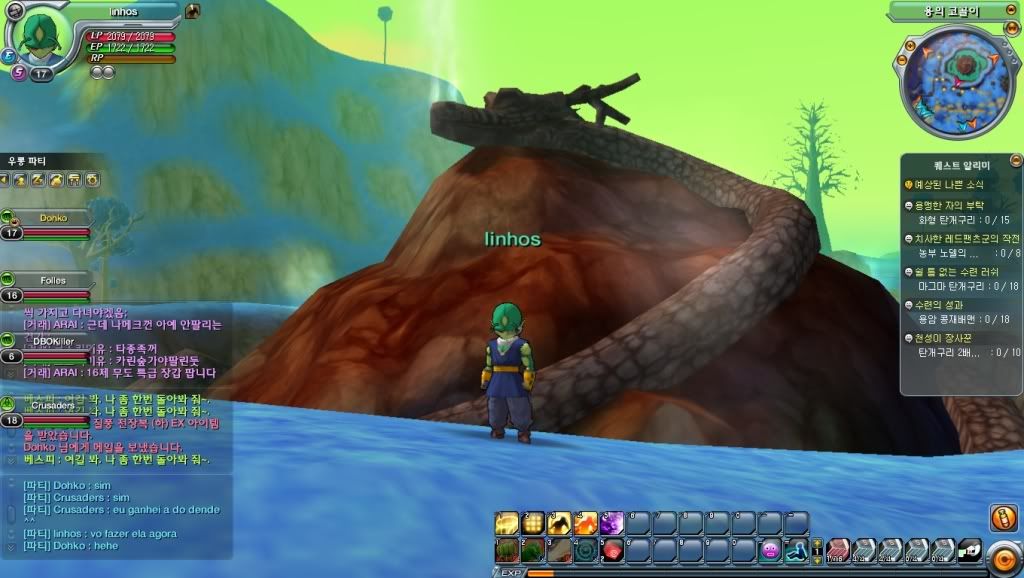Click the pink smiley face emote icon

769,550
